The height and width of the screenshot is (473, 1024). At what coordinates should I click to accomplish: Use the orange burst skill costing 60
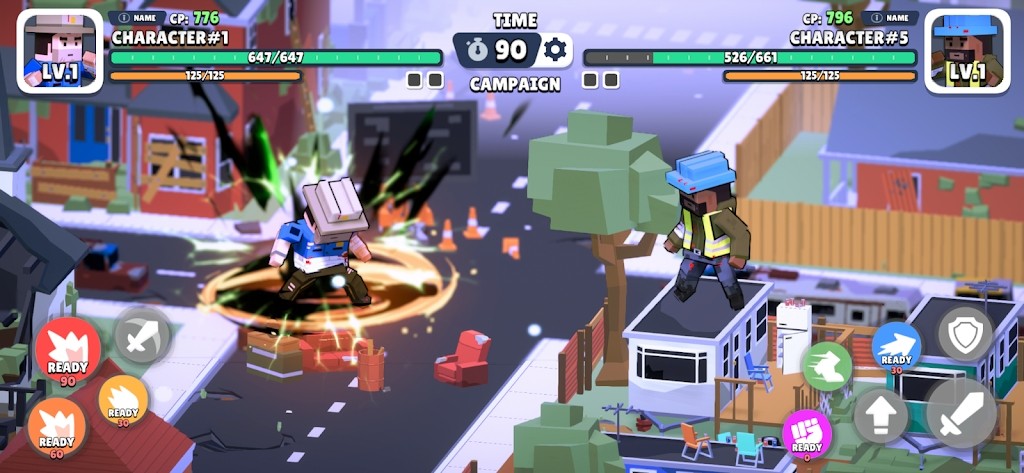point(57,427)
